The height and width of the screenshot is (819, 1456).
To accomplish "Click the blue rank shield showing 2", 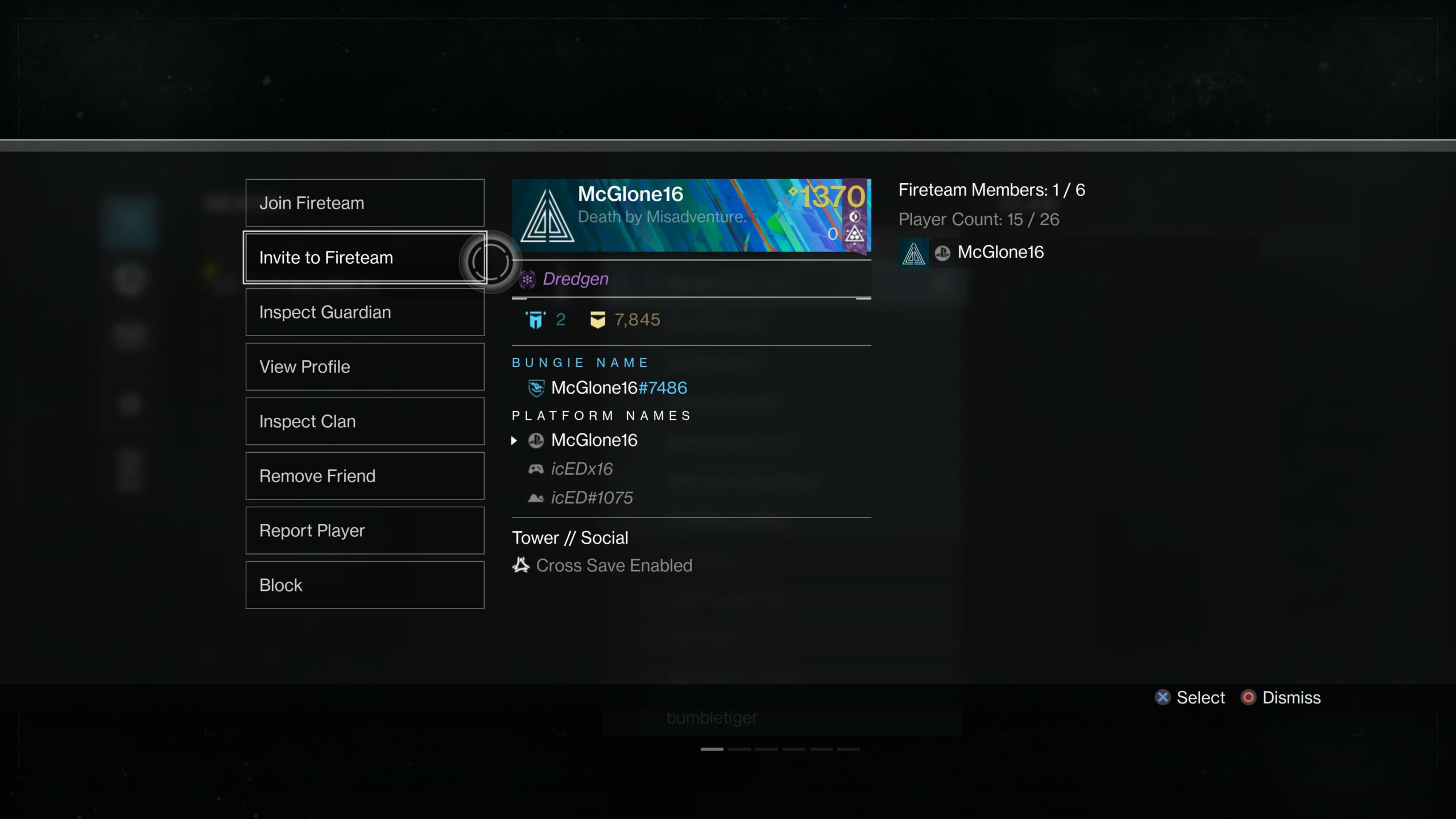I will (533, 318).
